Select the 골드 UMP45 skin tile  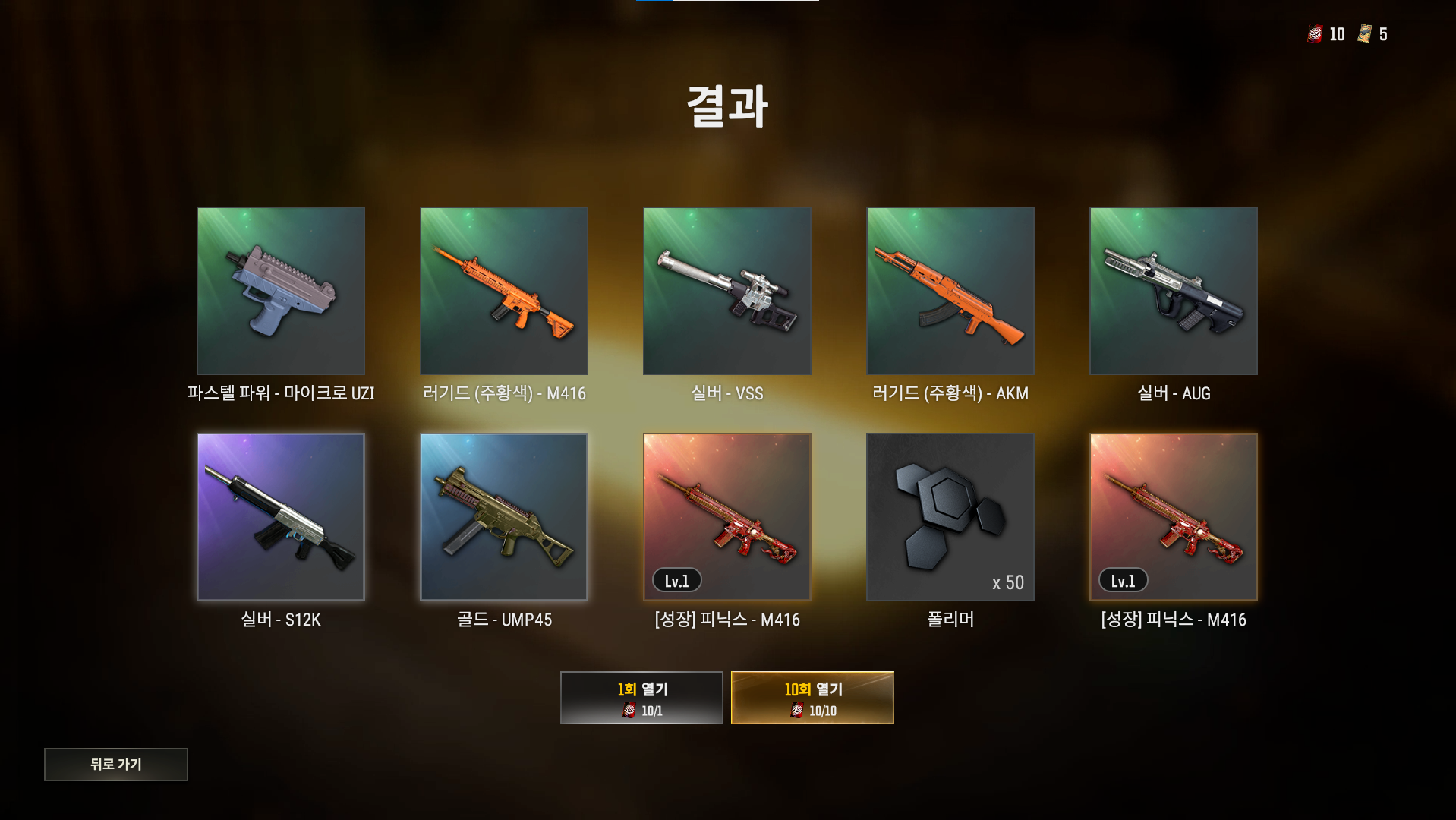504,517
